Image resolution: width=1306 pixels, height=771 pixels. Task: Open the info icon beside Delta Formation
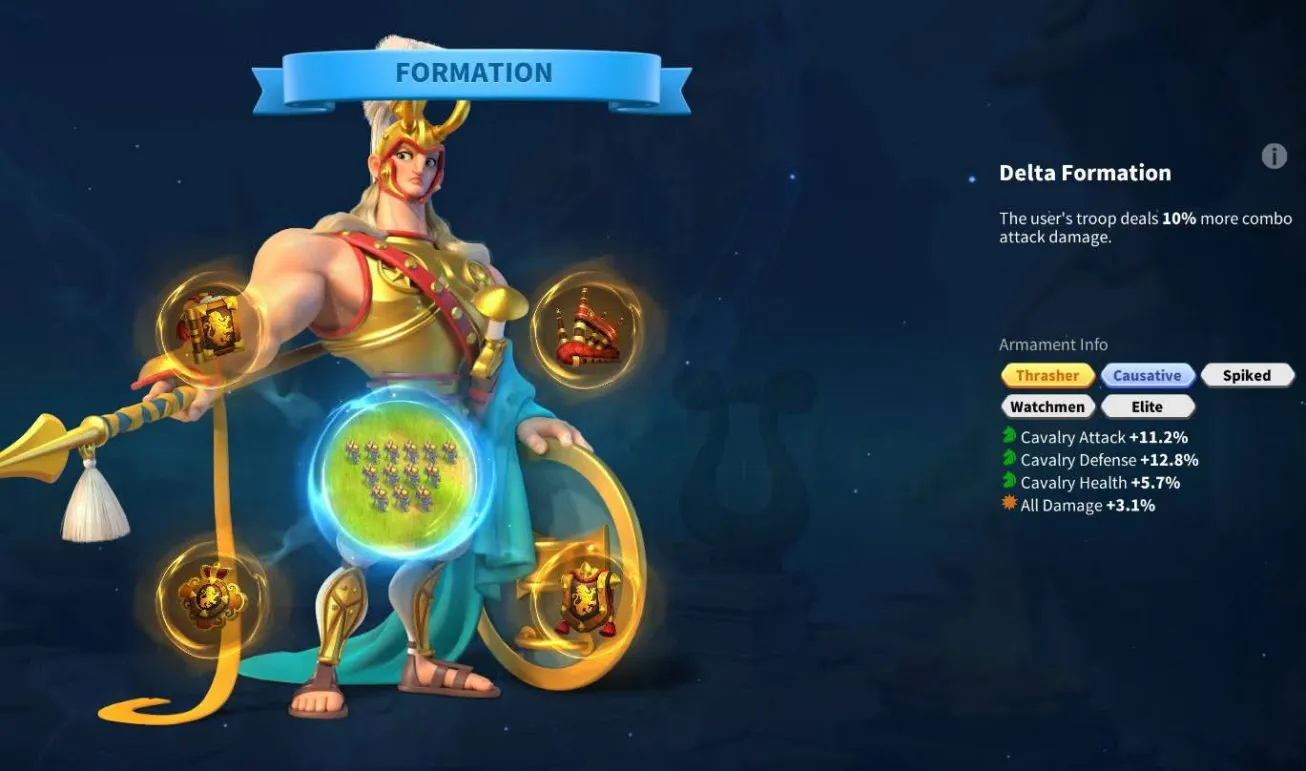[x=1273, y=156]
